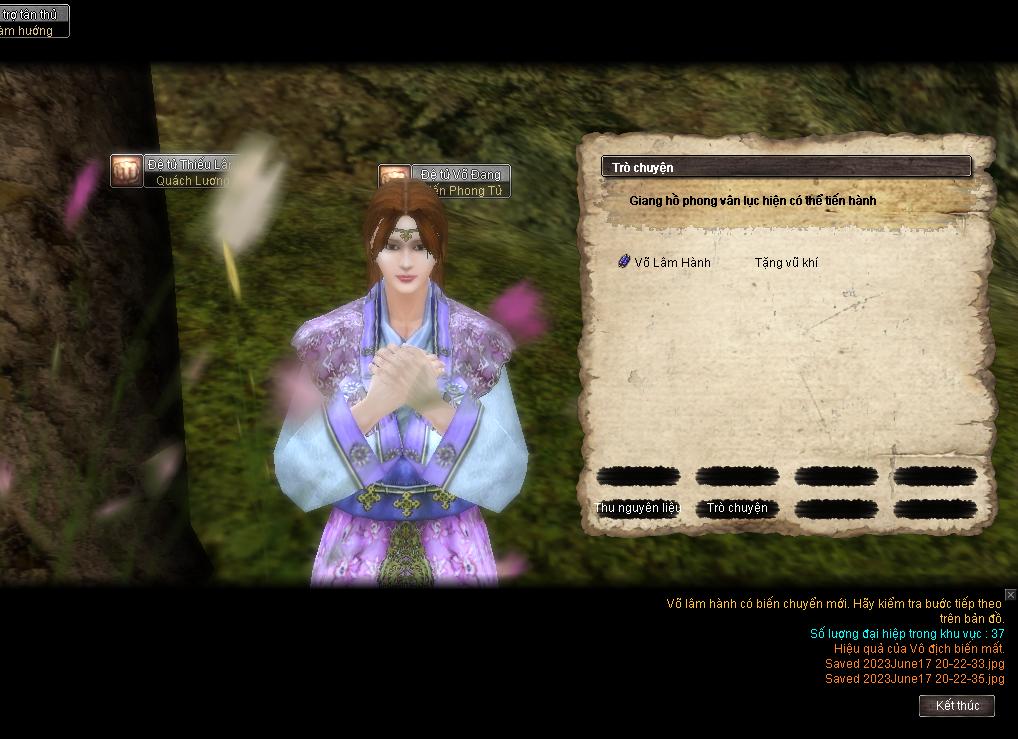Open the Trò chuyện button at panel bottom

pos(737,508)
